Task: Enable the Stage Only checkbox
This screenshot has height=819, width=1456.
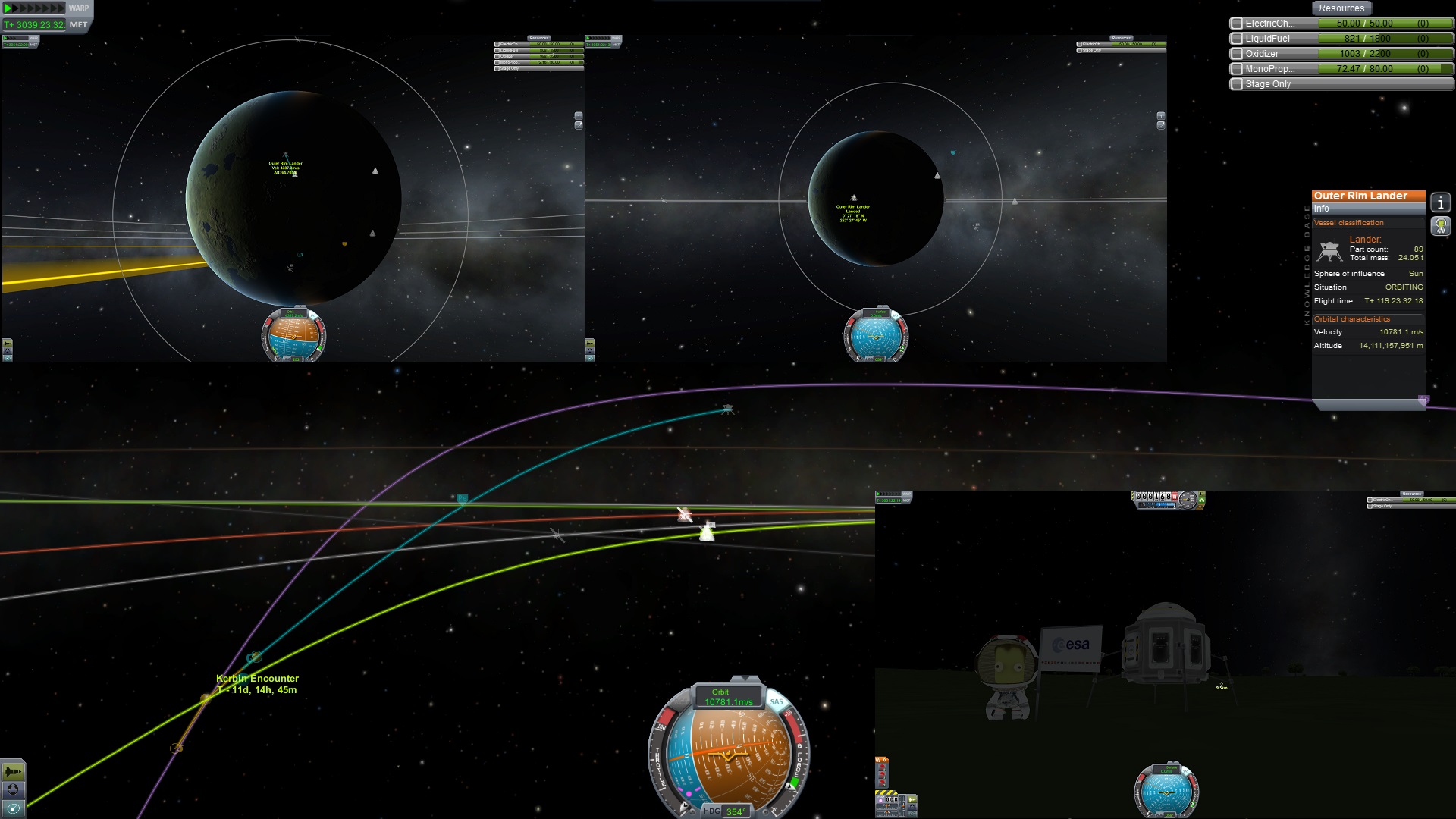Action: (x=1237, y=84)
